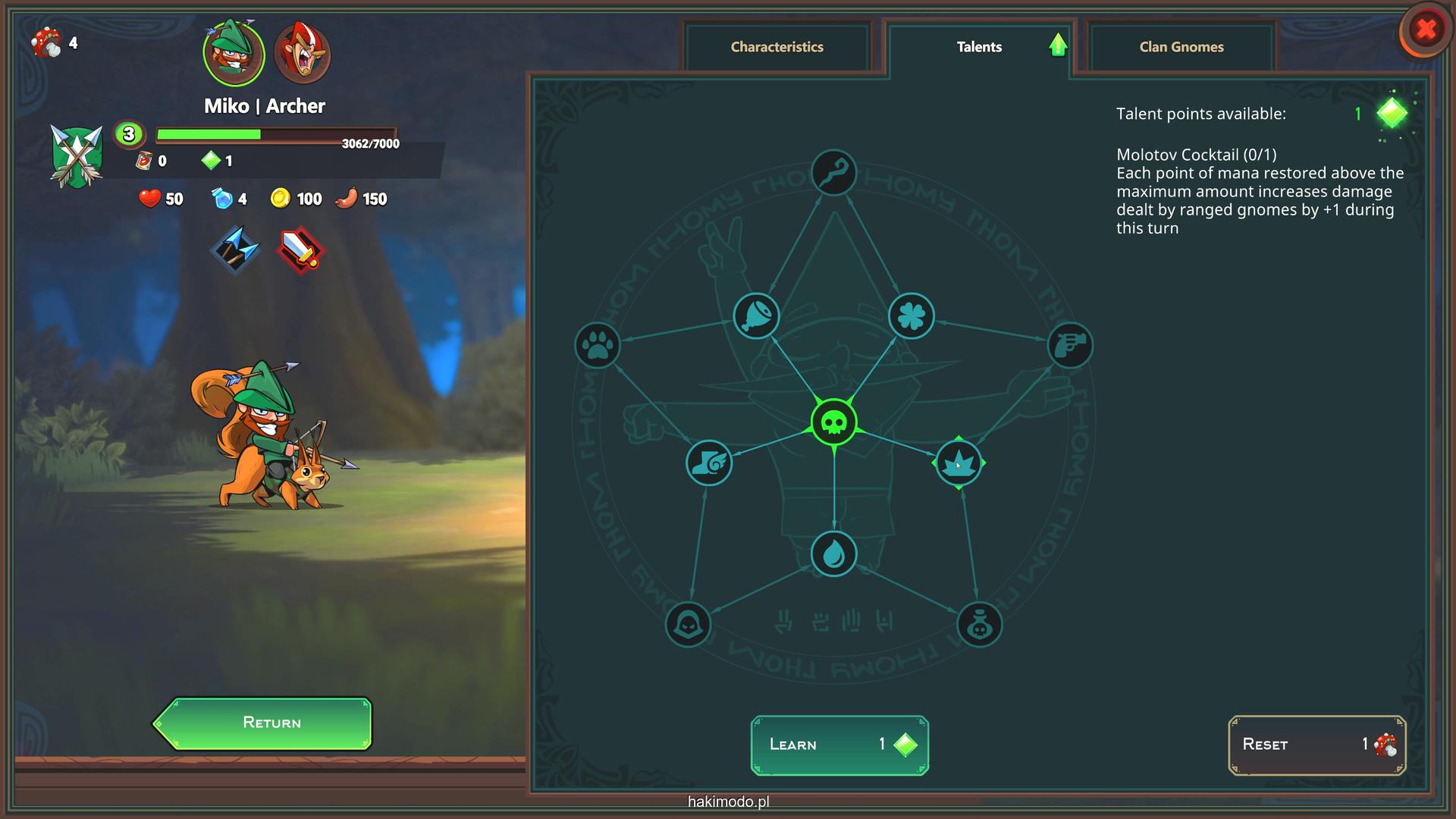Reset talents for one mushroom

(x=1316, y=745)
